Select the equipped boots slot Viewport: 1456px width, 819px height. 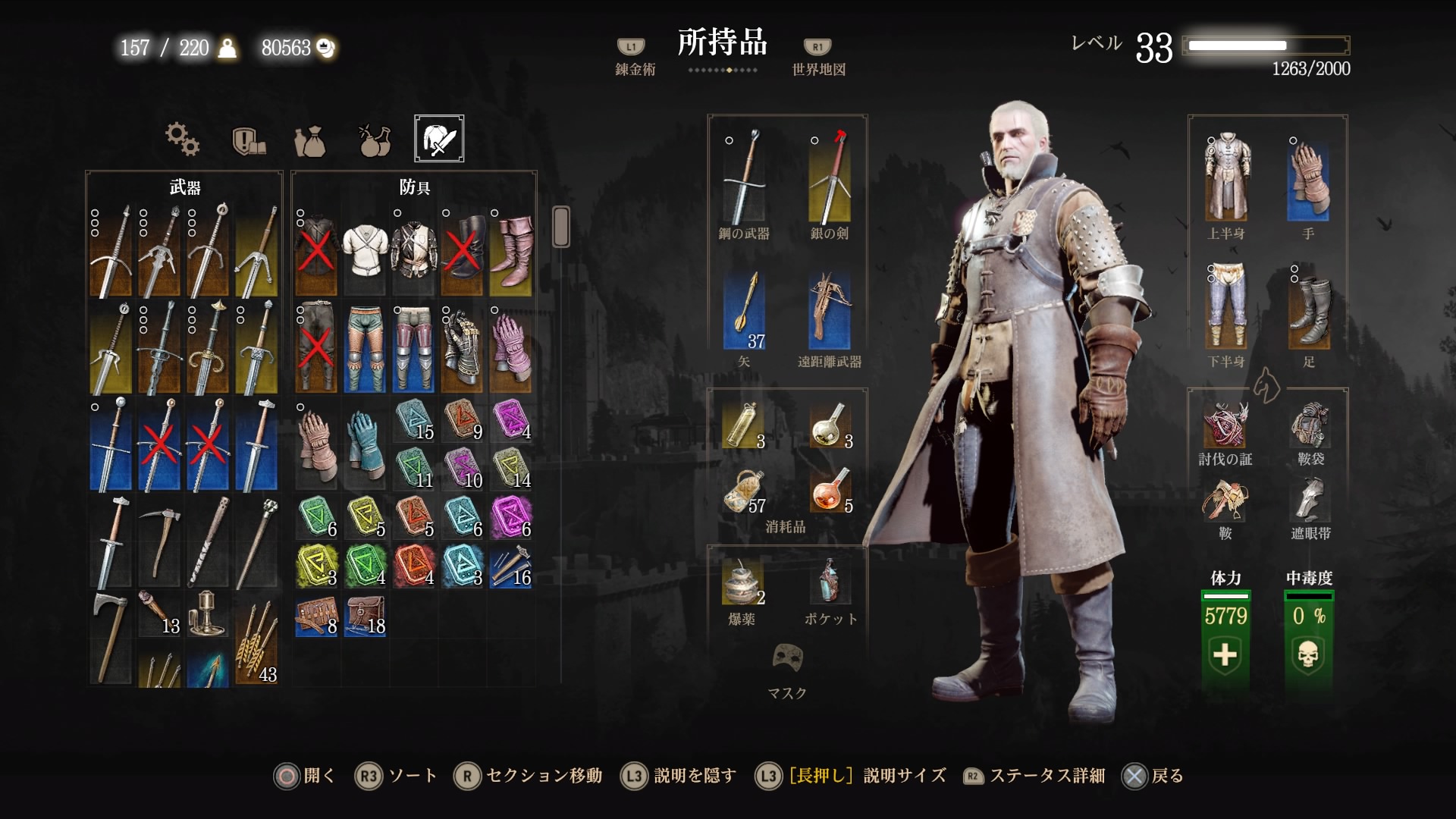[1308, 306]
